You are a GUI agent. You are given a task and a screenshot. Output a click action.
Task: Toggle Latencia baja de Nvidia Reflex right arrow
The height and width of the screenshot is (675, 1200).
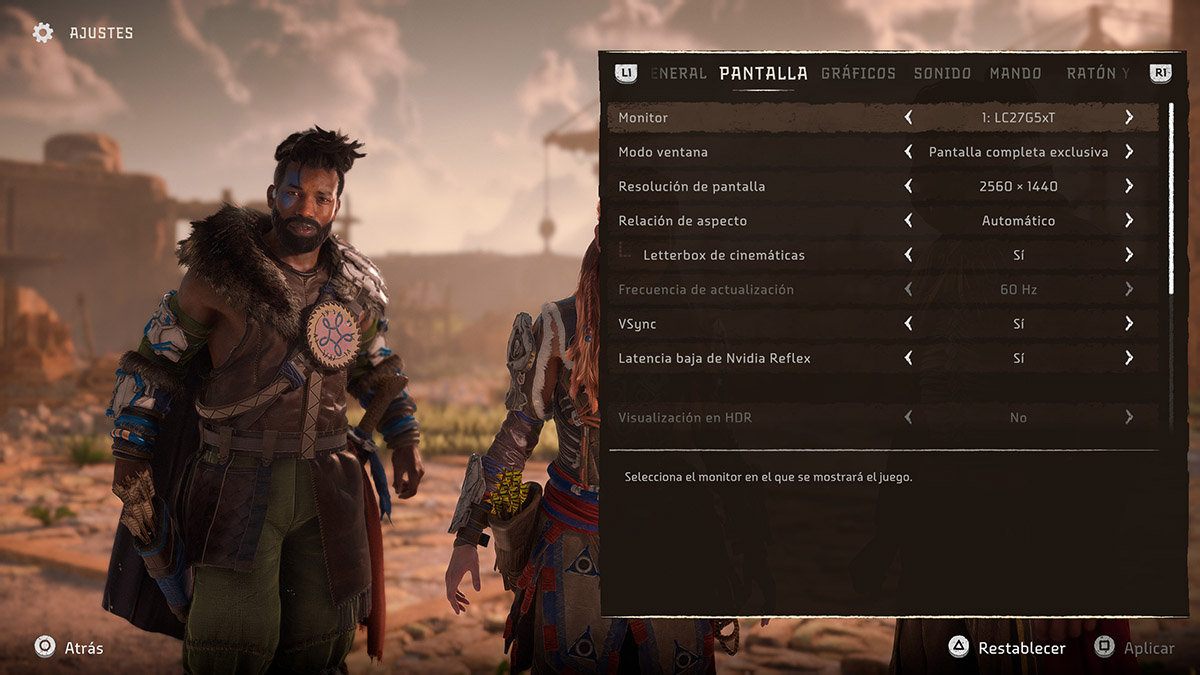click(x=1129, y=358)
